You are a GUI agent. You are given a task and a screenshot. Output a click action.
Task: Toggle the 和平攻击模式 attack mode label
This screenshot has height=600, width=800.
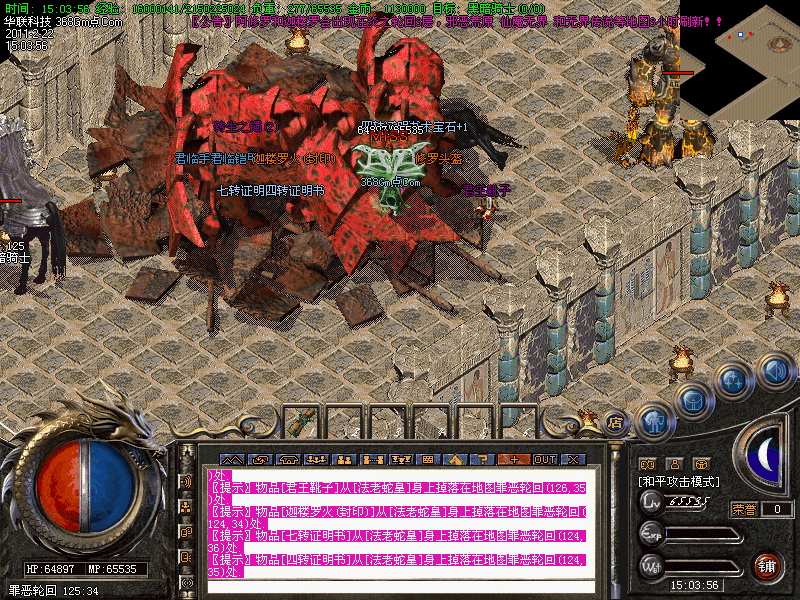tap(679, 481)
